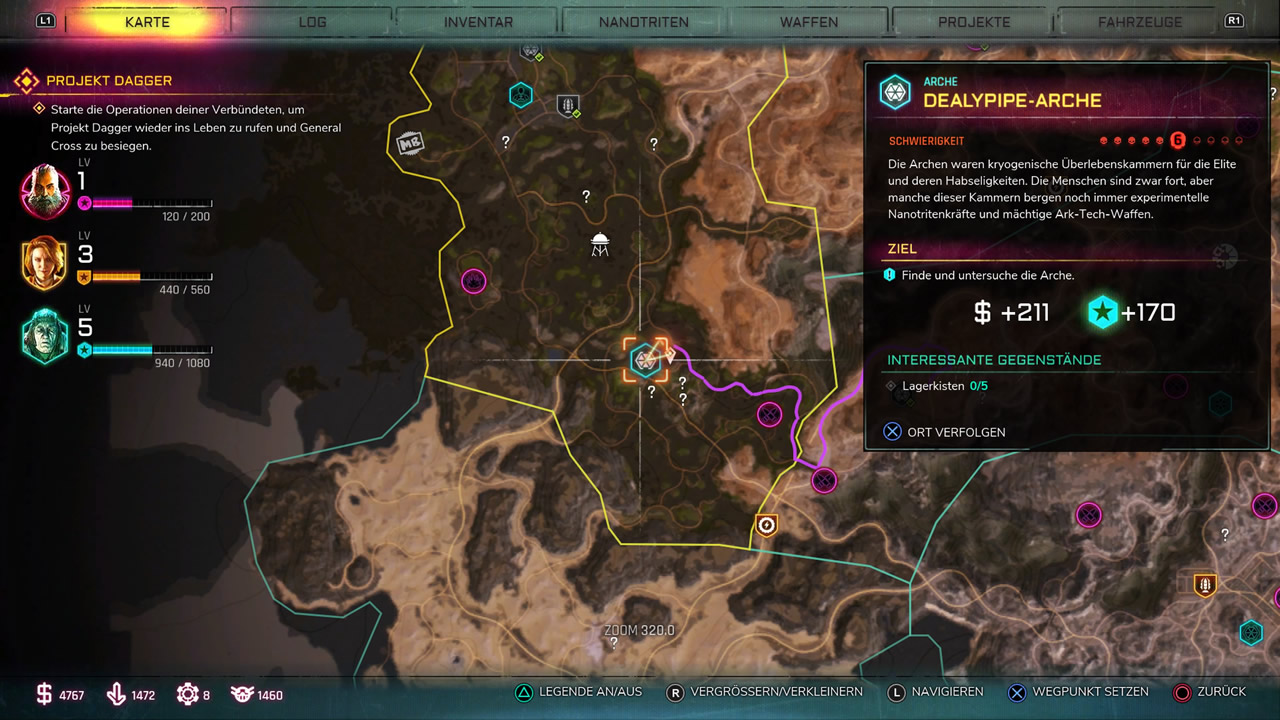Screen dimensions: 1280x720
Task: Choose Wegpunkt setzen at the bottom
Action: click(1078, 692)
